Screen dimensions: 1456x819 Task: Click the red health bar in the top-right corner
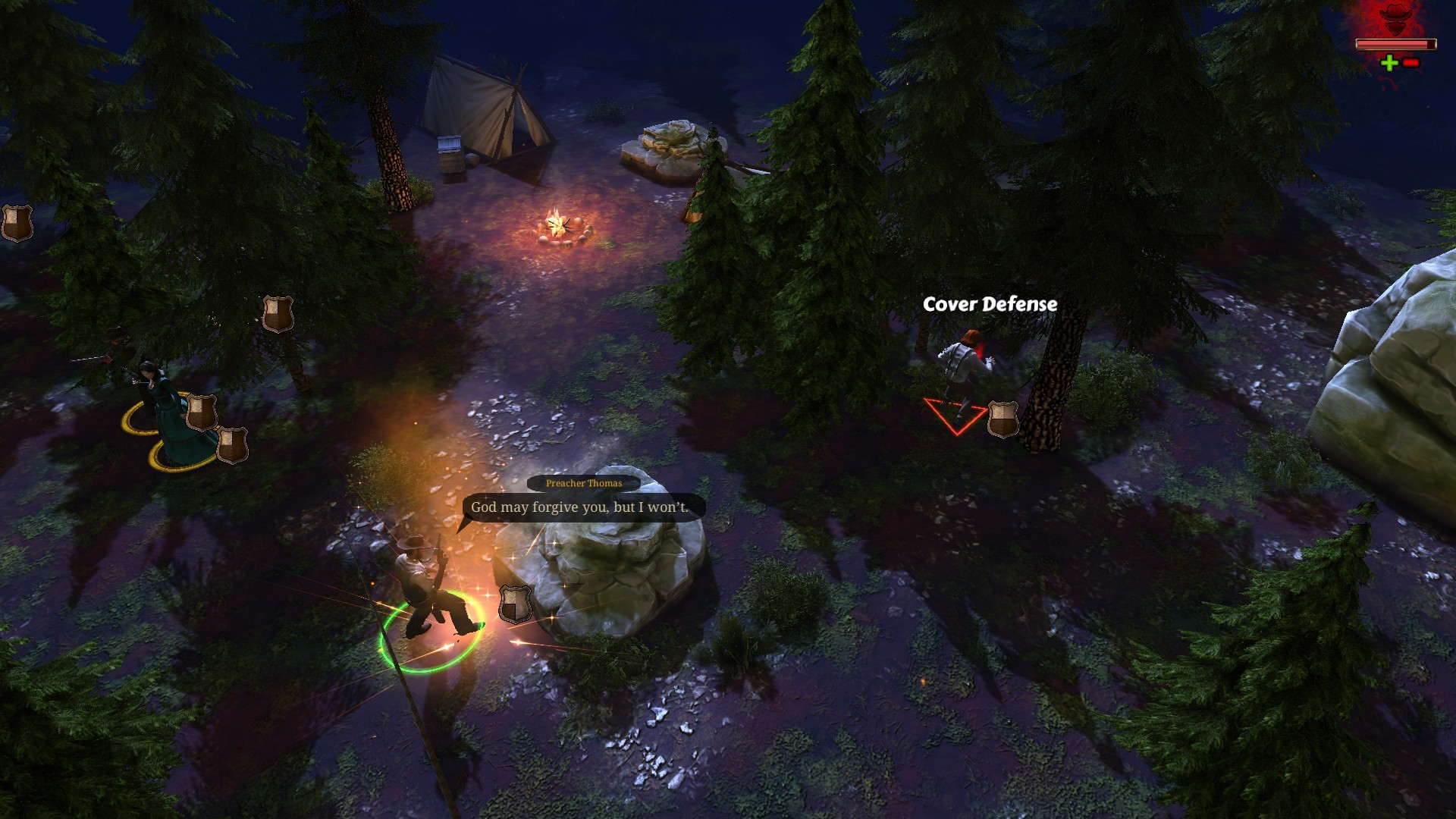(x=1398, y=45)
